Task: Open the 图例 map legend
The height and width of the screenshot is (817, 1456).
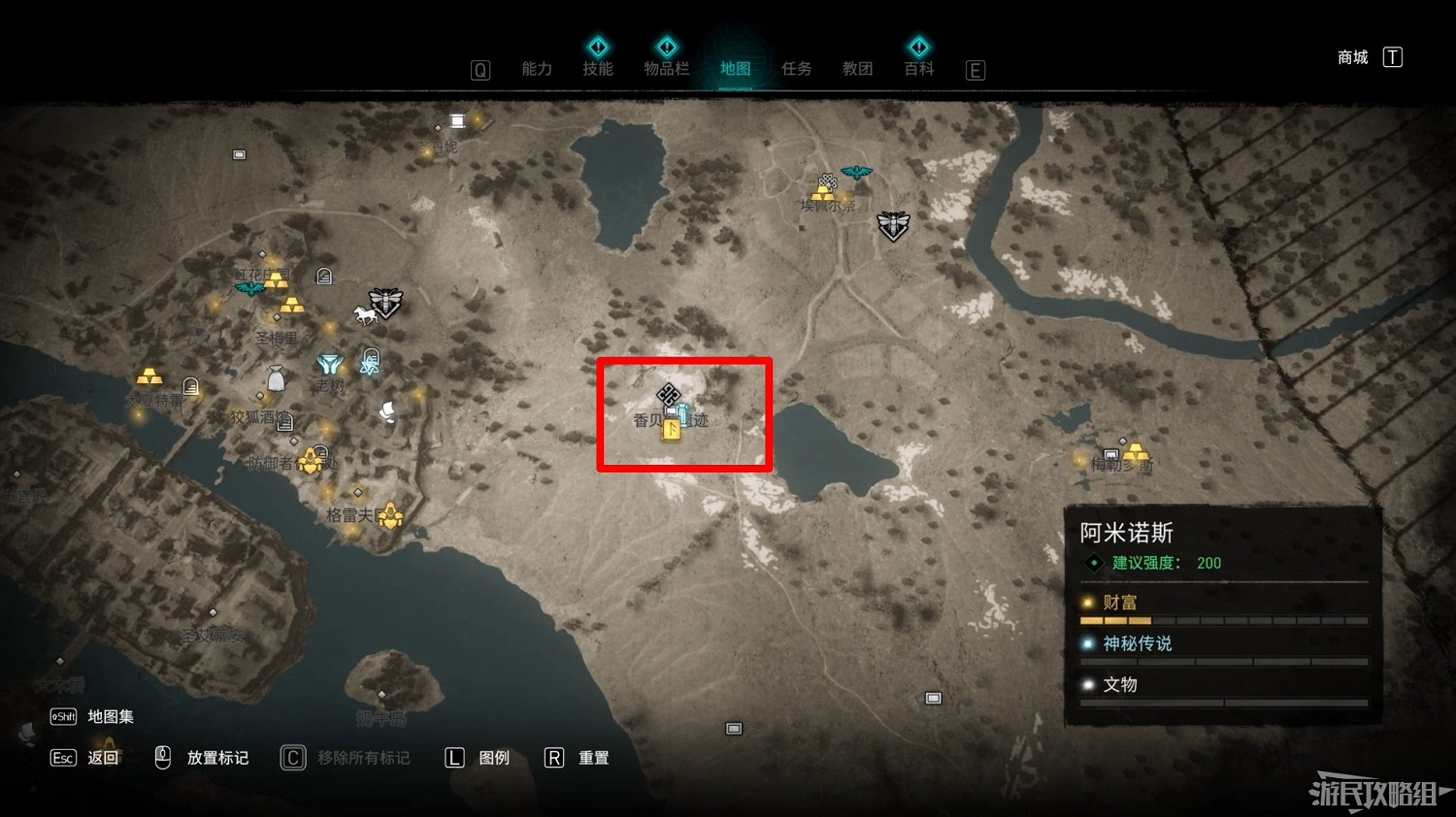Action: [493, 758]
